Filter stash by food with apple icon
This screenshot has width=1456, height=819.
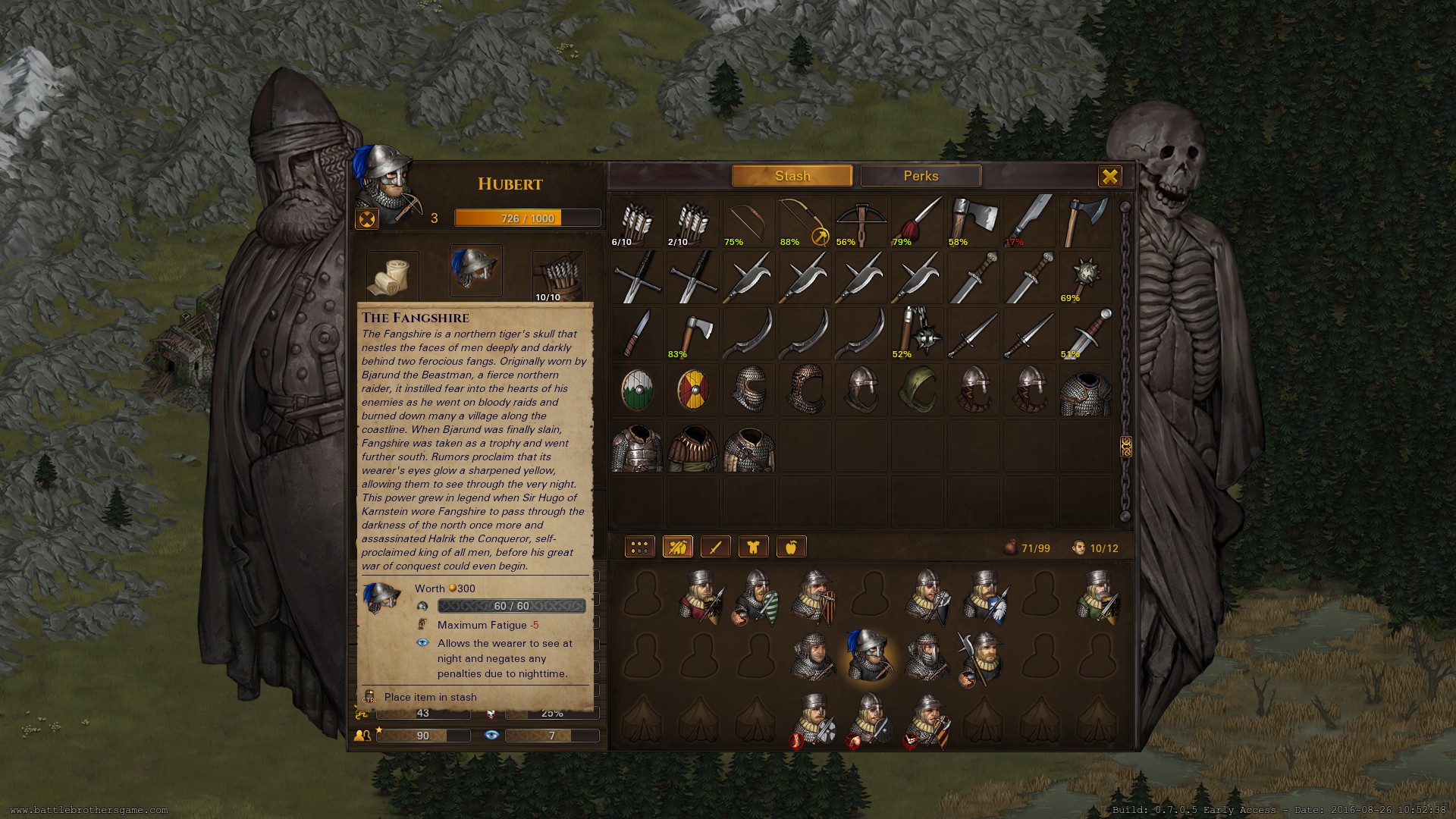[x=791, y=547]
